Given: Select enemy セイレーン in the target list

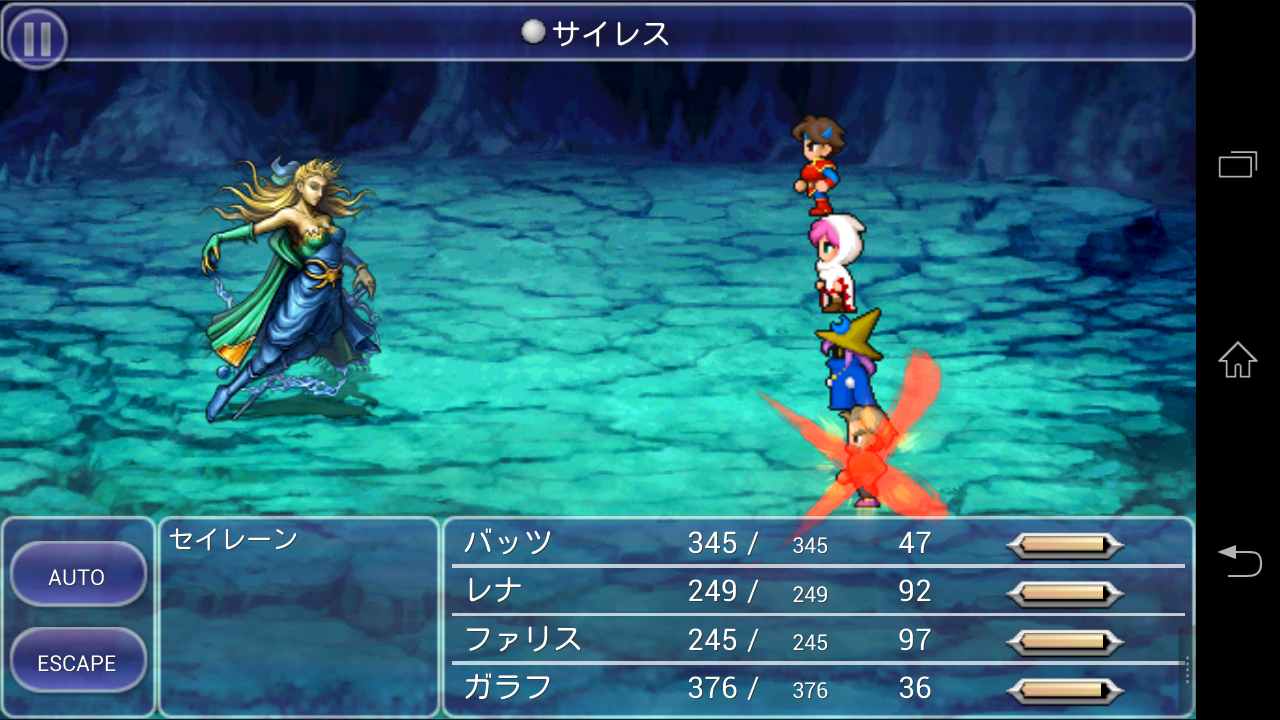Looking at the screenshot, I should [x=233, y=540].
